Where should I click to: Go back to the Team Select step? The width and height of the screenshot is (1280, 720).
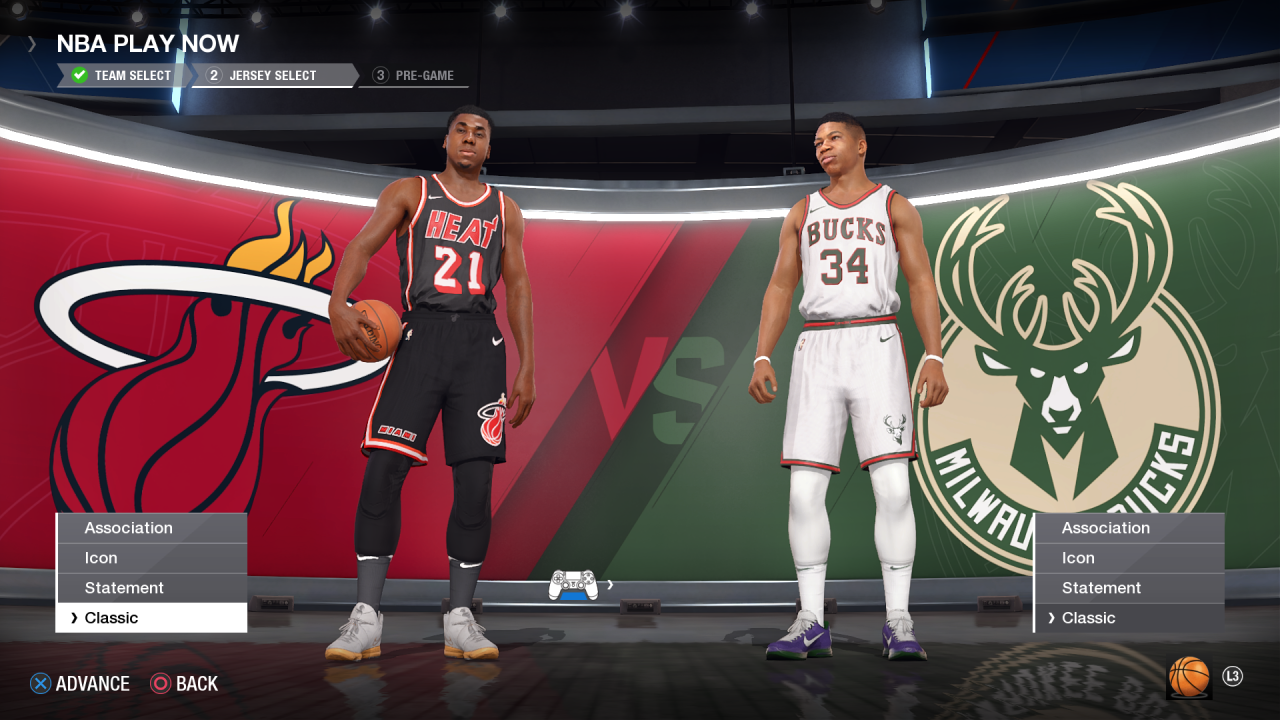click(122, 75)
